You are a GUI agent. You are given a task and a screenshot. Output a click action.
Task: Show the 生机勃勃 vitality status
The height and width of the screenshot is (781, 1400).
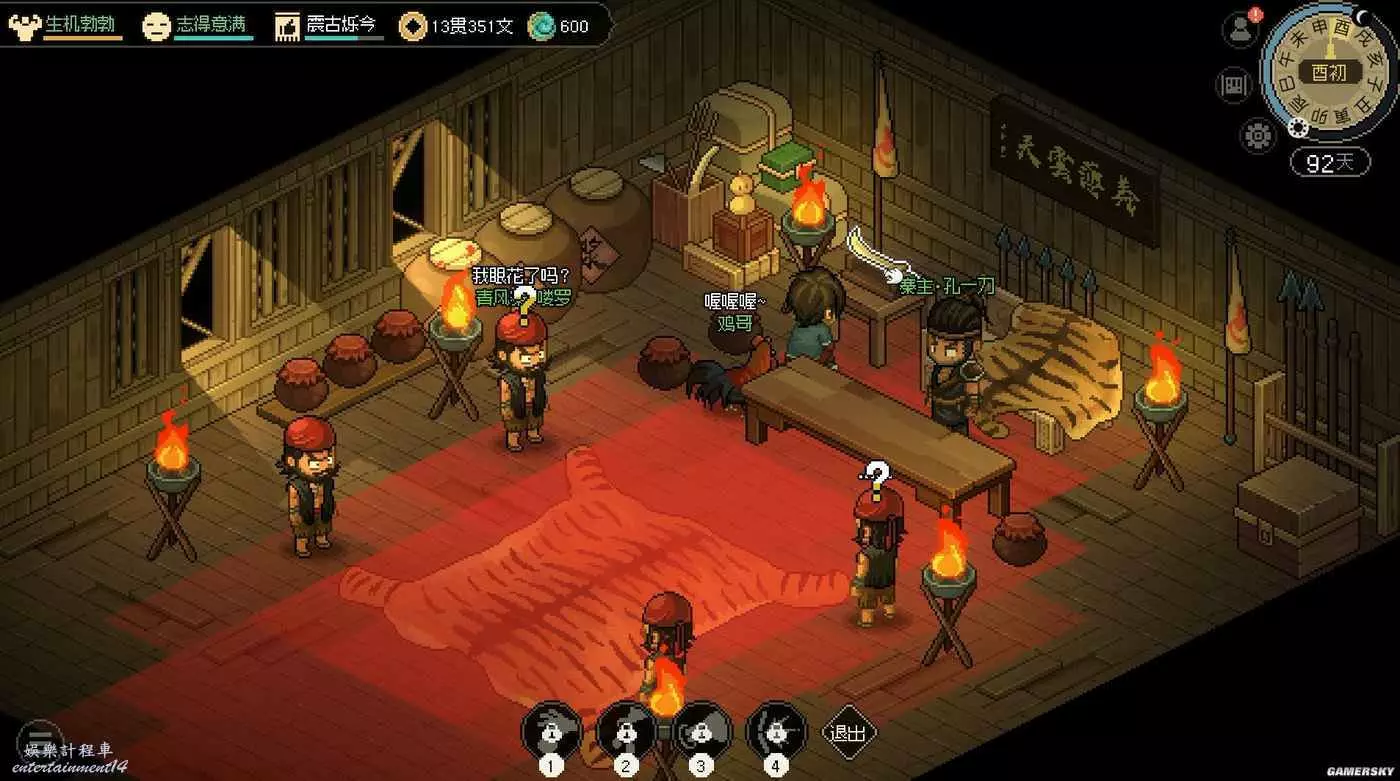pyautogui.click(x=66, y=26)
